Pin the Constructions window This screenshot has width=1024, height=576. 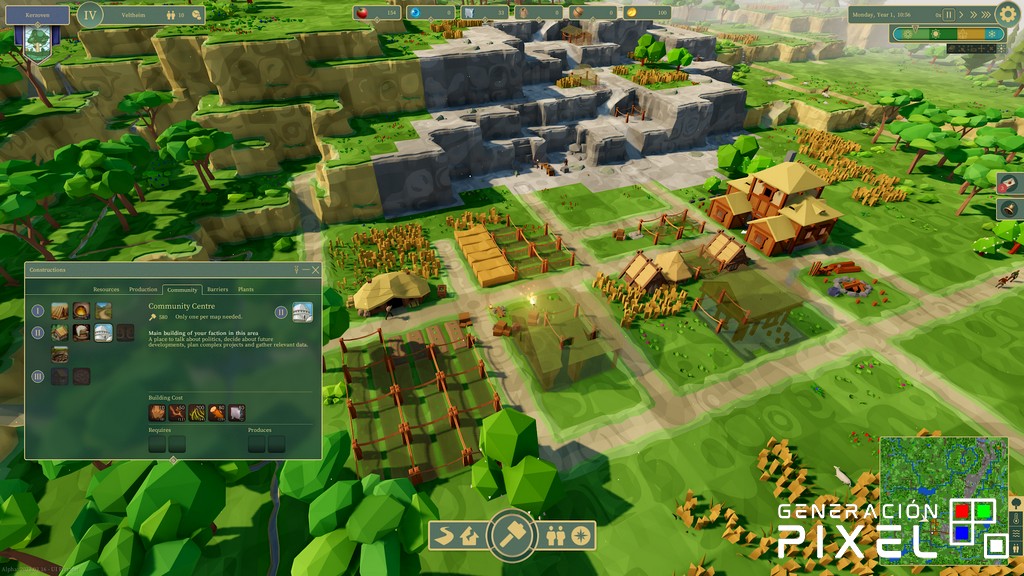[296, 270]
